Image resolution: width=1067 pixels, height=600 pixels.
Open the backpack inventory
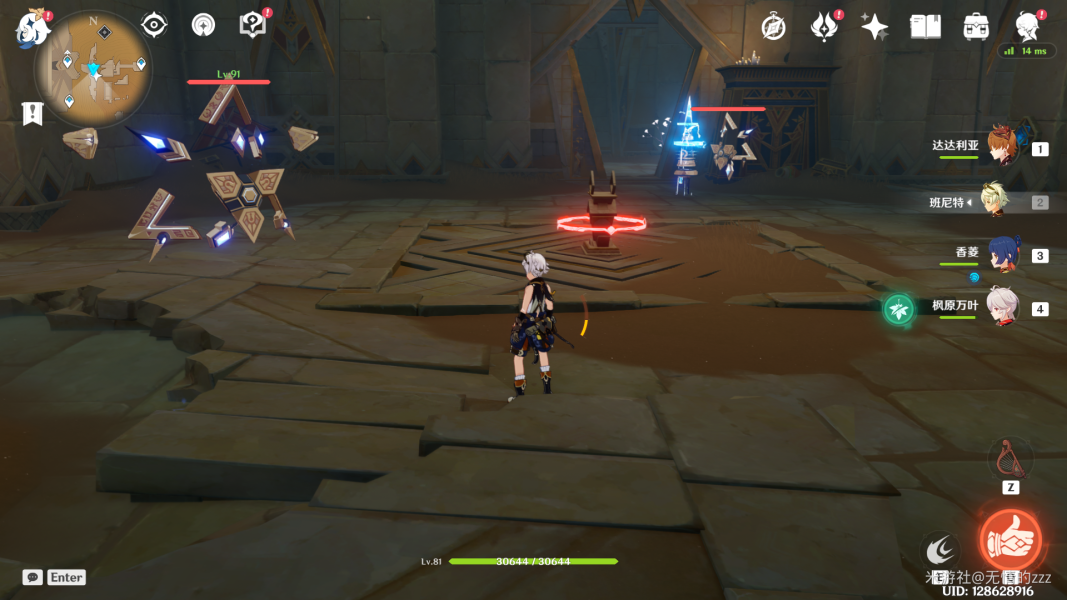[976, 27]
